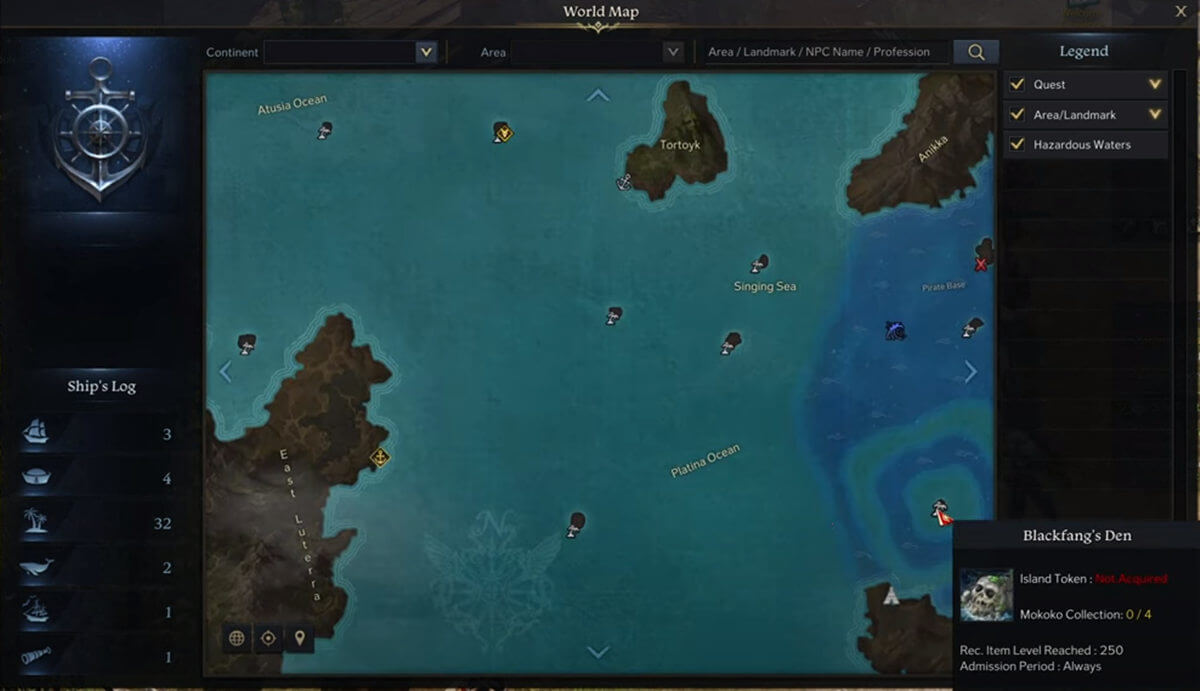Pan the map north with the up arrow
This screenshot has width=1200, height=691.
[x=598, y=96]
